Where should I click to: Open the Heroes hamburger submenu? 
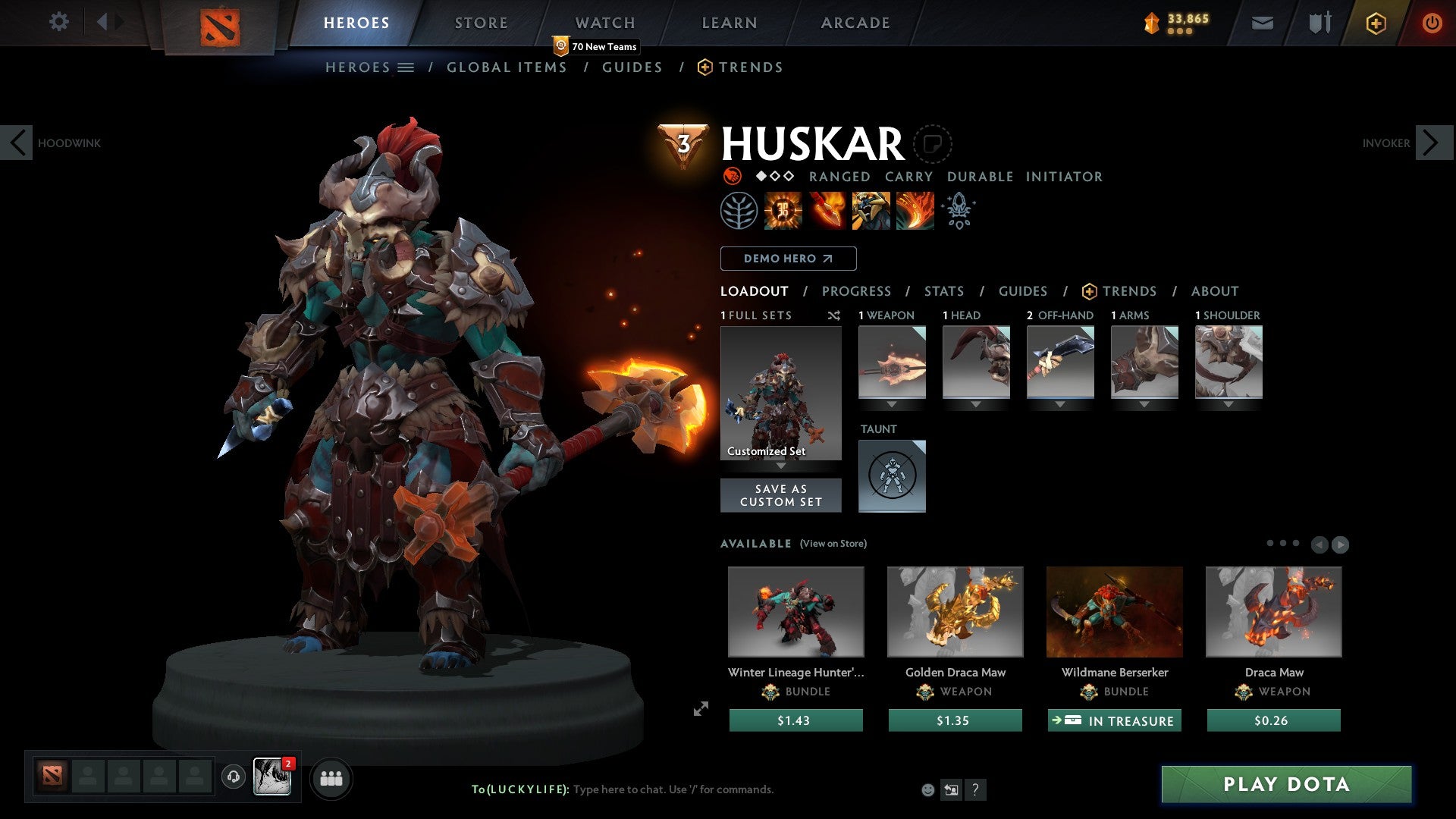(x=406, y=67)
